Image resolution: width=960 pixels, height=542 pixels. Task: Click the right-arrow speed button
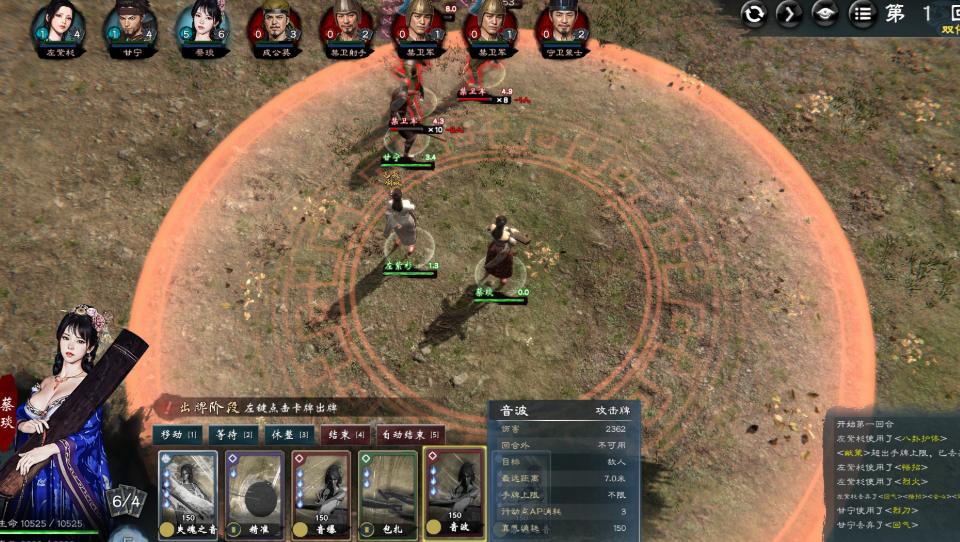(790, 14)
